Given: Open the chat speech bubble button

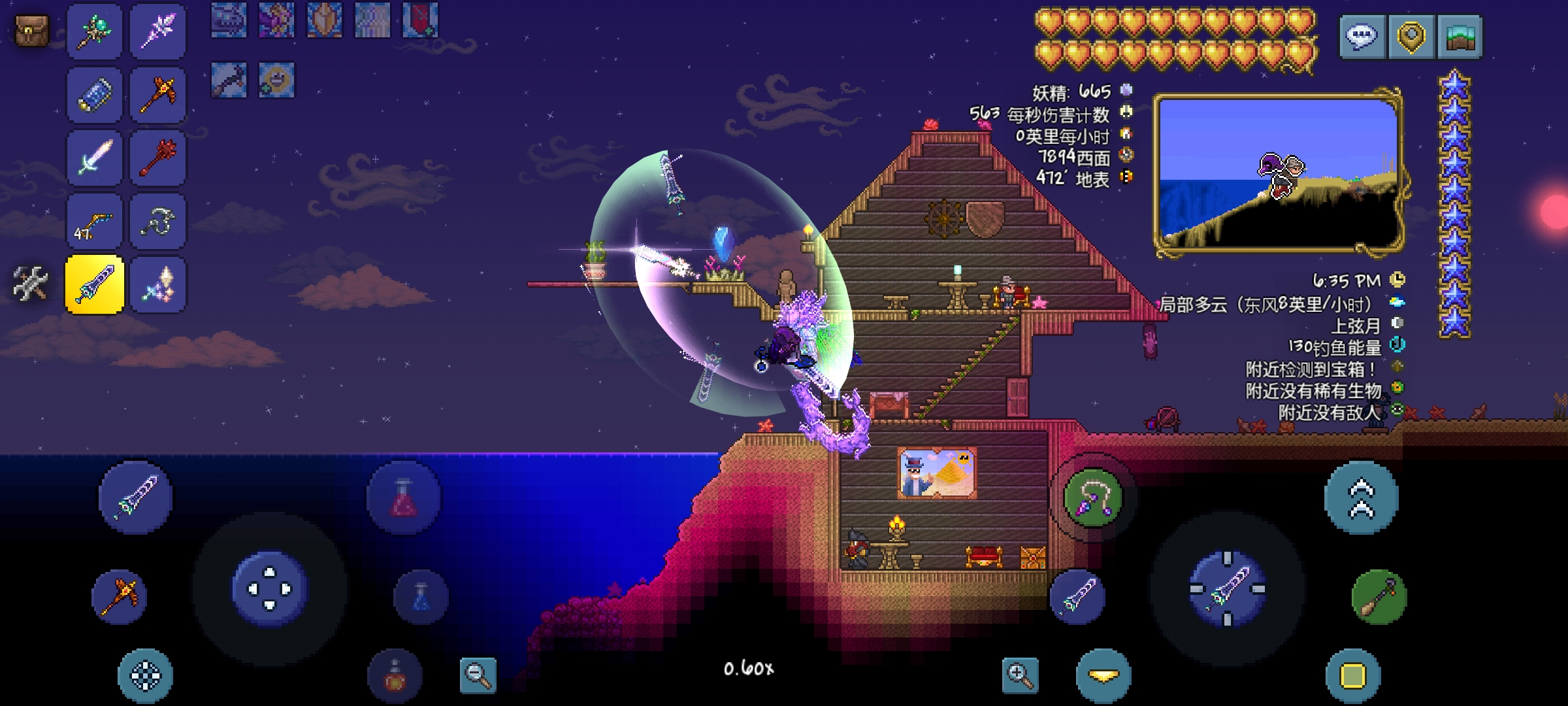Looking at the screenshot, I should coord(1362,37).
